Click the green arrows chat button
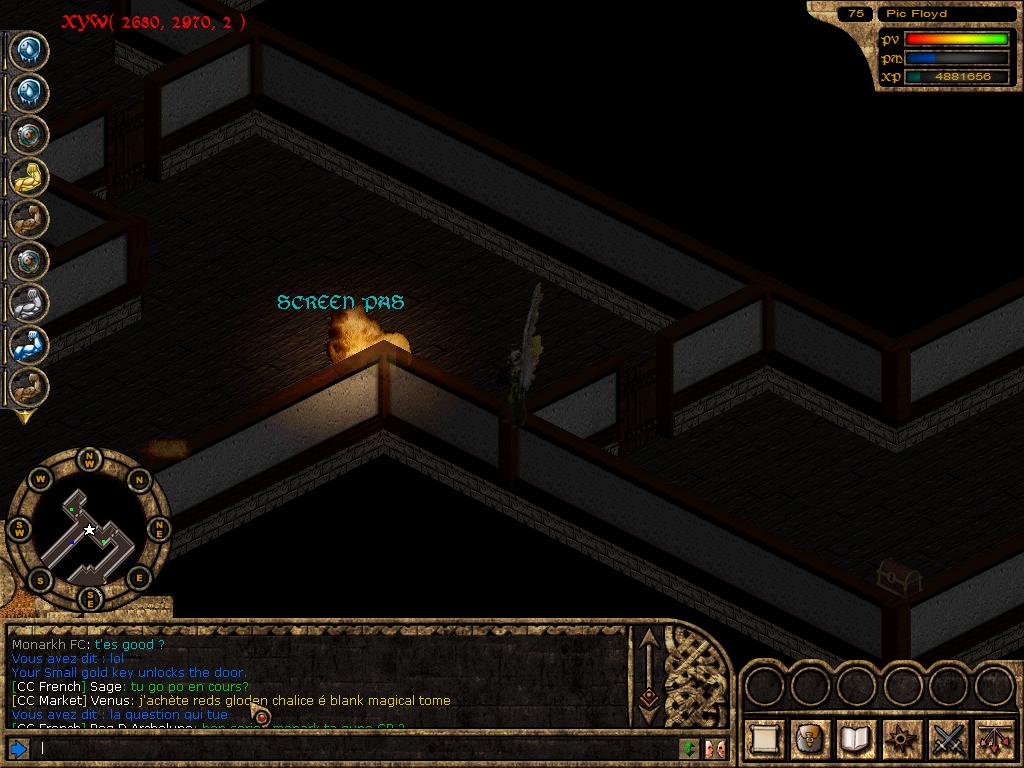Screen dimensions: 1024x768 [689, 748]
